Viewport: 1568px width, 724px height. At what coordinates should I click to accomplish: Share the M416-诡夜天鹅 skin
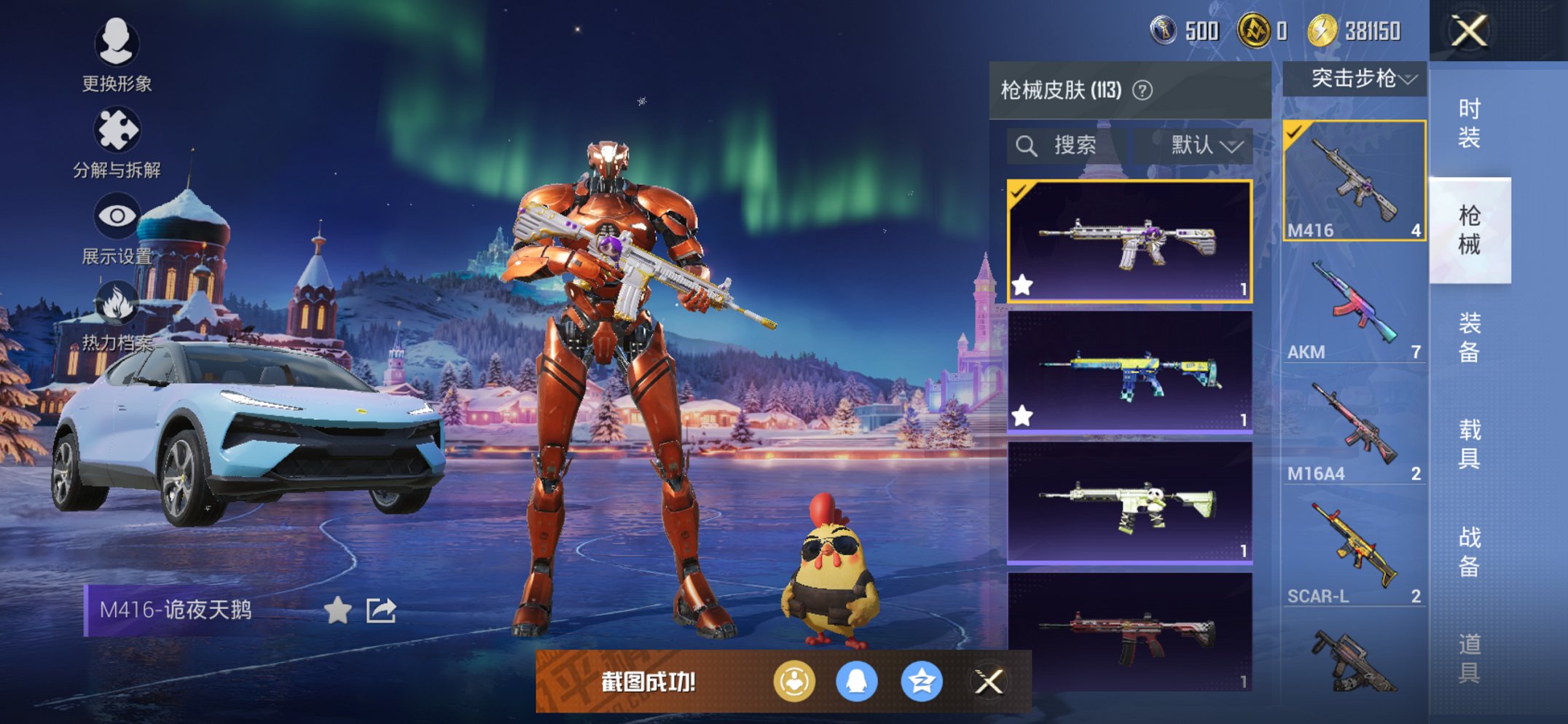tap(381, 610)
